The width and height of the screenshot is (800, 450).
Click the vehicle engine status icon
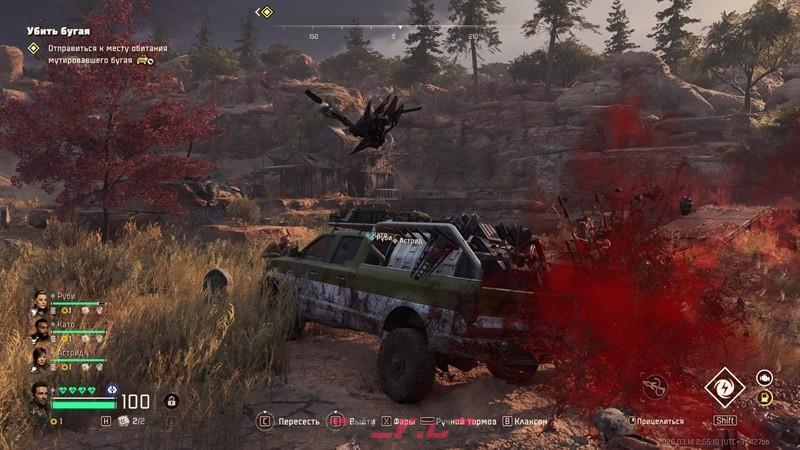(x=764, y=377)
